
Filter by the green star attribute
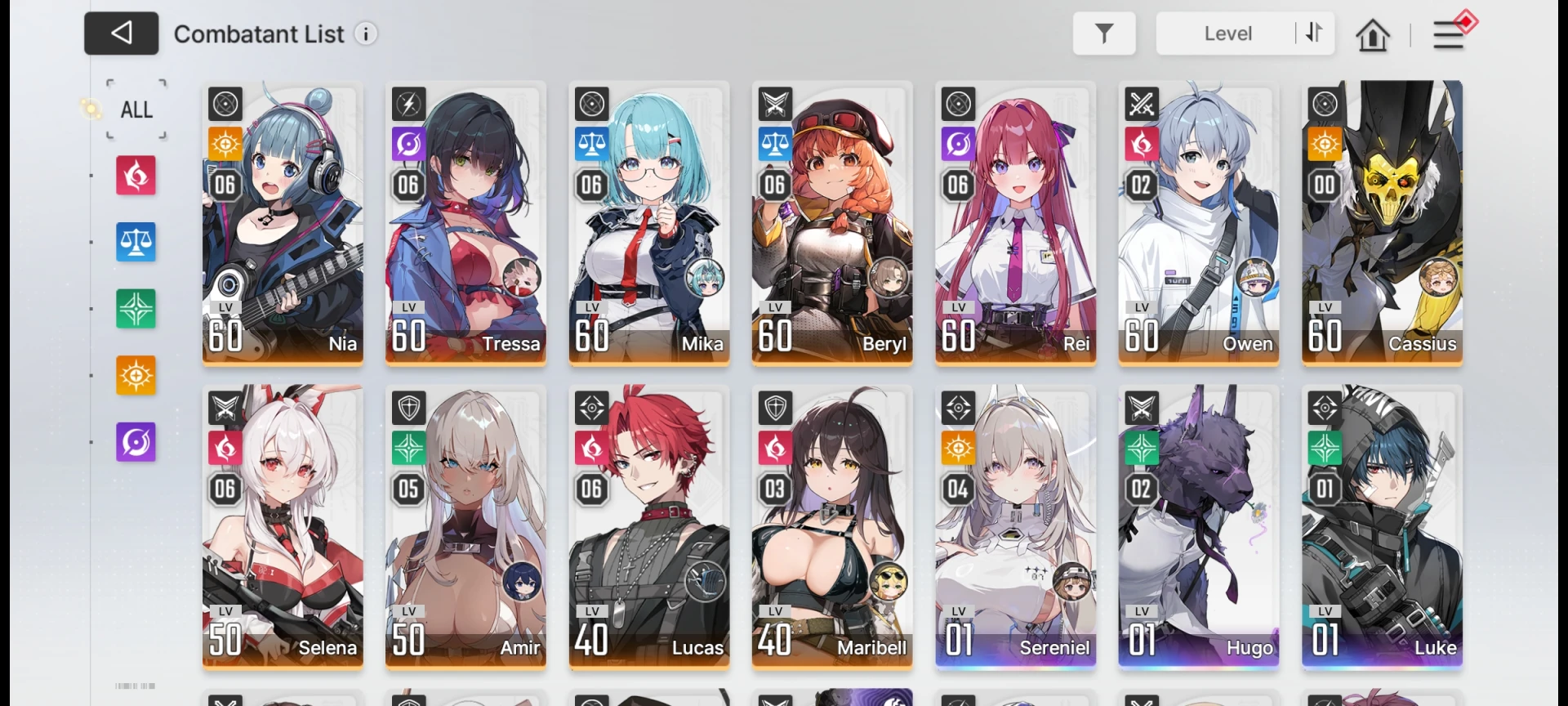136,310
